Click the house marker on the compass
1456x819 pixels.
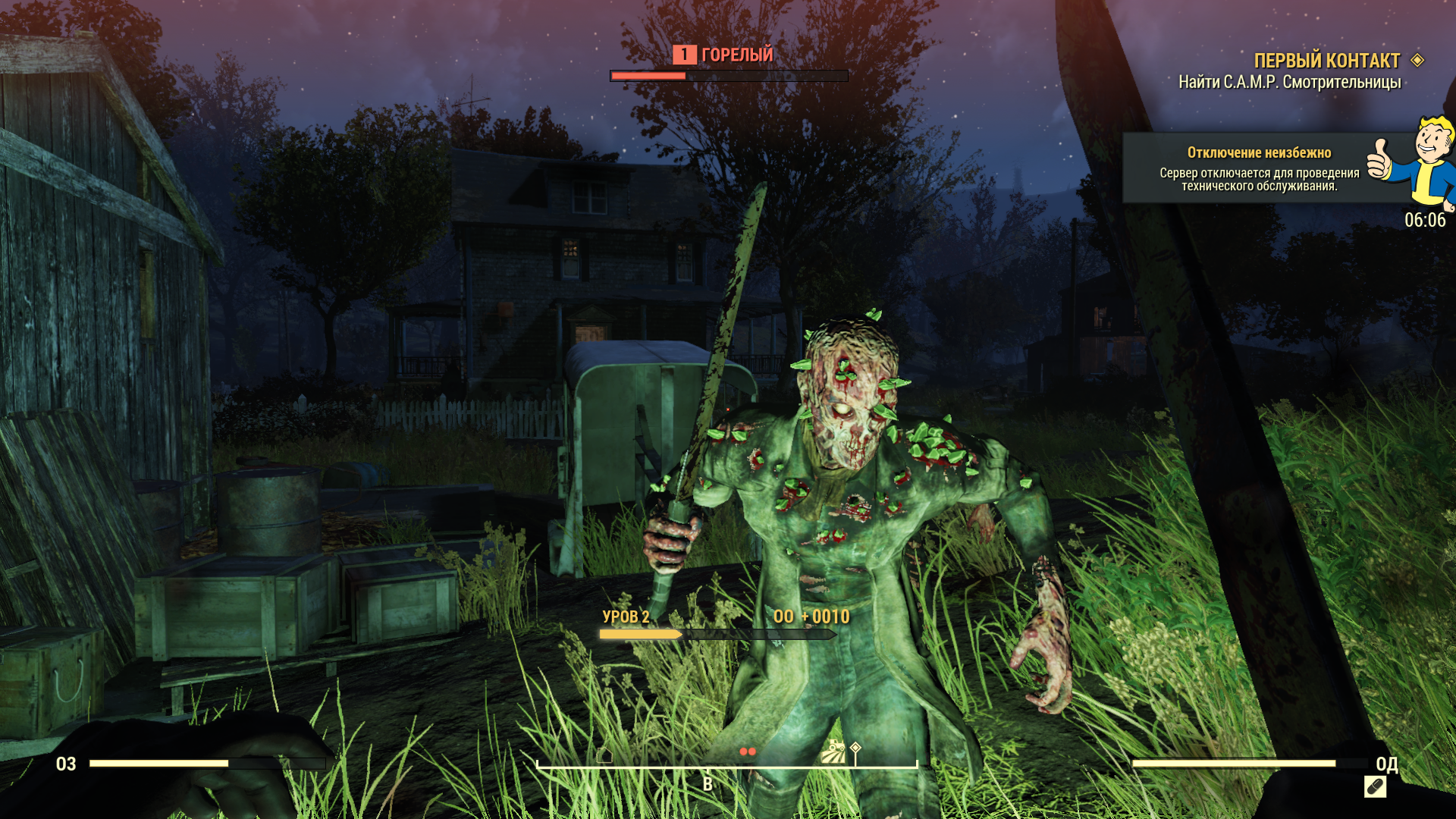point(604,755)
